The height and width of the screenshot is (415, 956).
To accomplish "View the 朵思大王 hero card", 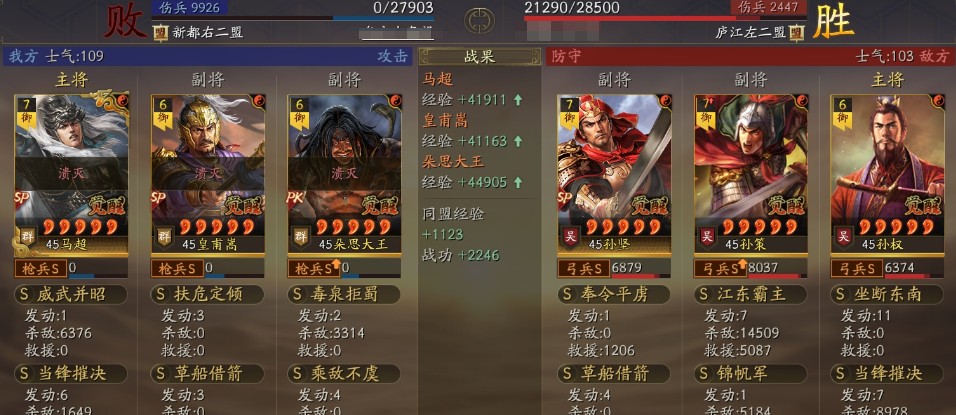I will [344, 172].
